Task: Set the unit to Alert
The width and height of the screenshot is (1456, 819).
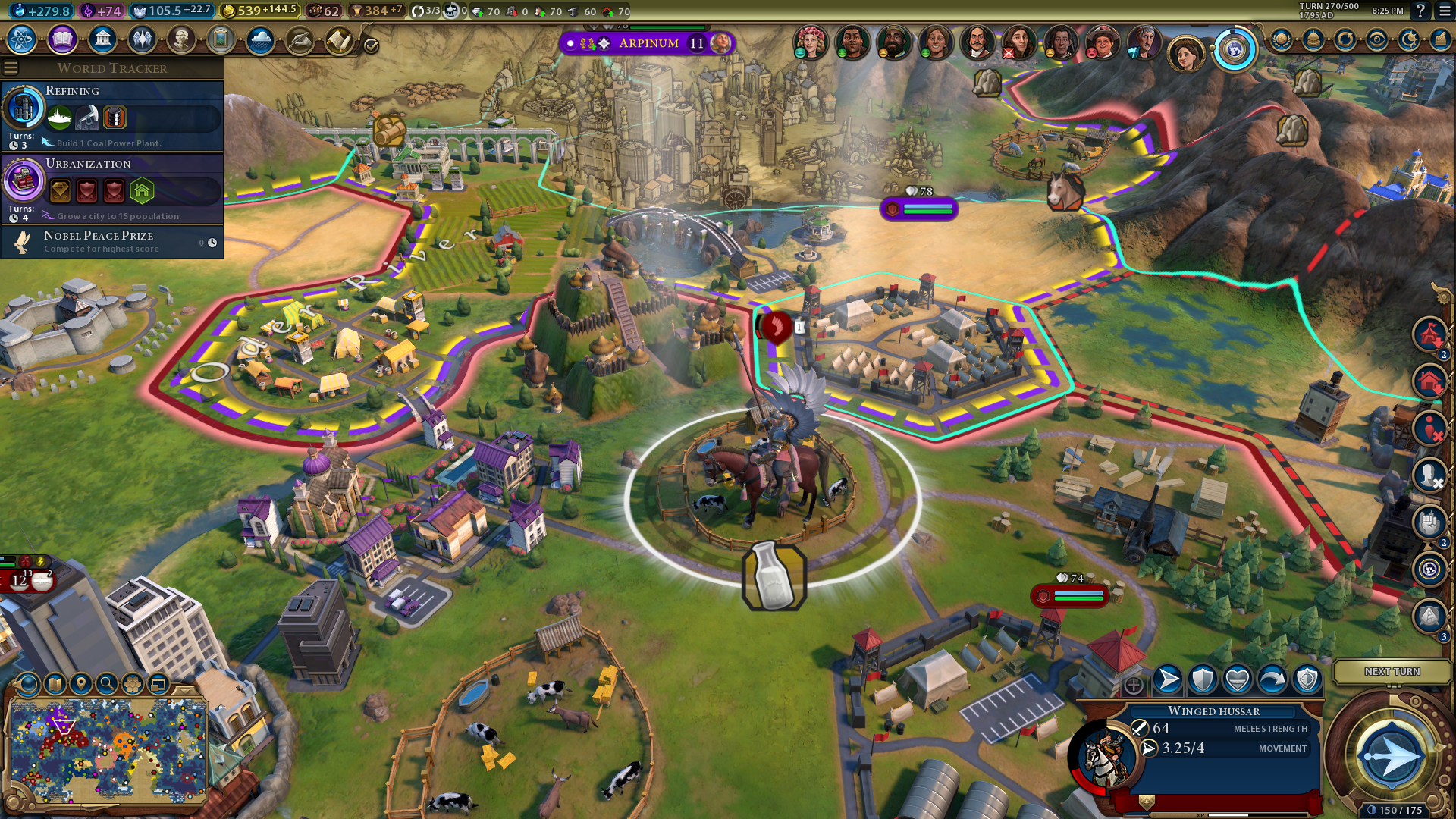Action: pyautogui.click(x=1307, y=679)
